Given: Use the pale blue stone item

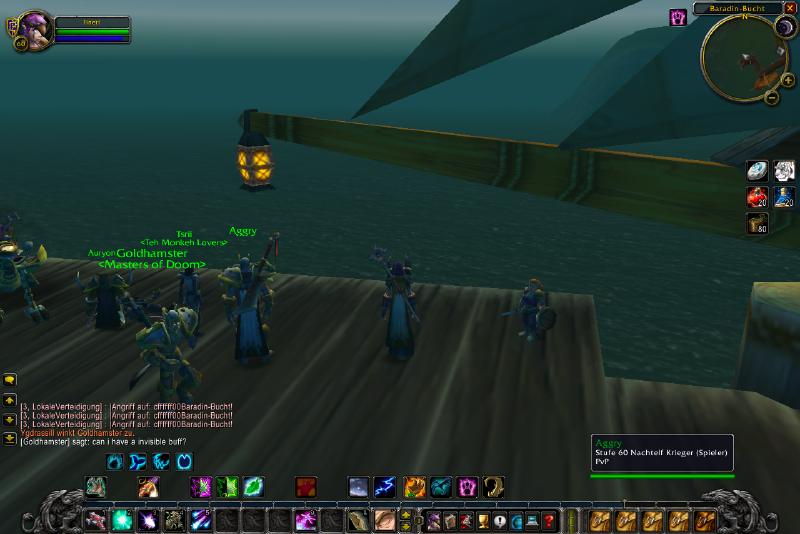Looking at the screenshot, I should (758, 171).
